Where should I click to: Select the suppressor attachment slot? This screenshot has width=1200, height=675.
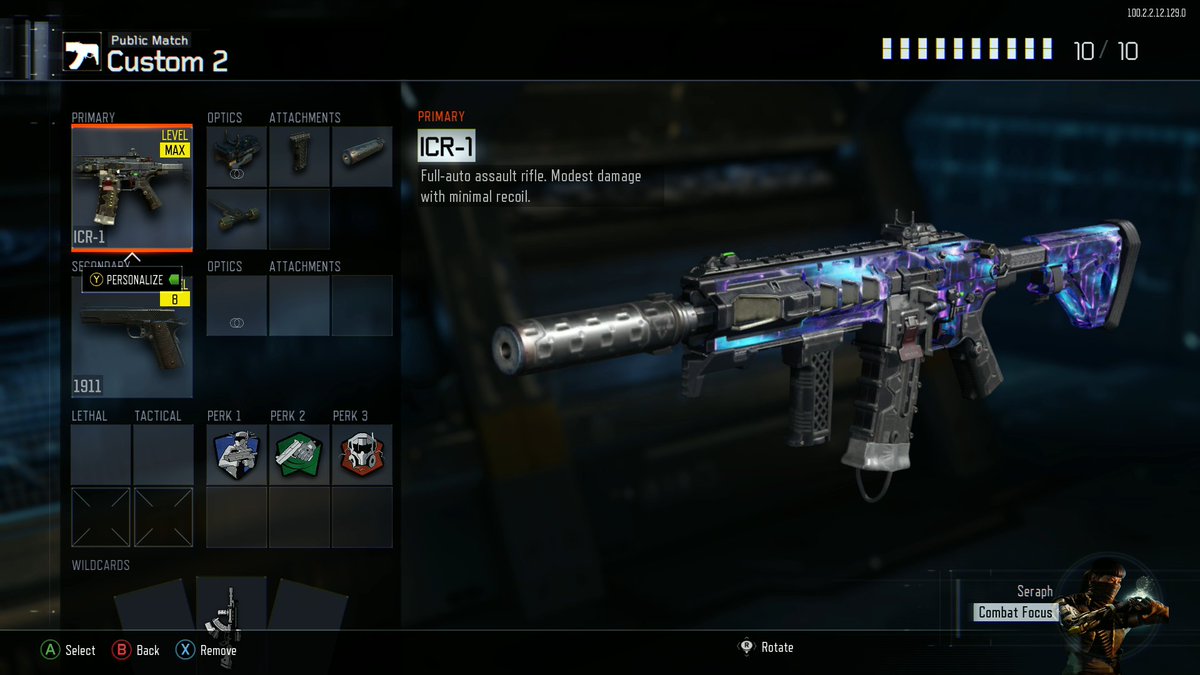361,157
